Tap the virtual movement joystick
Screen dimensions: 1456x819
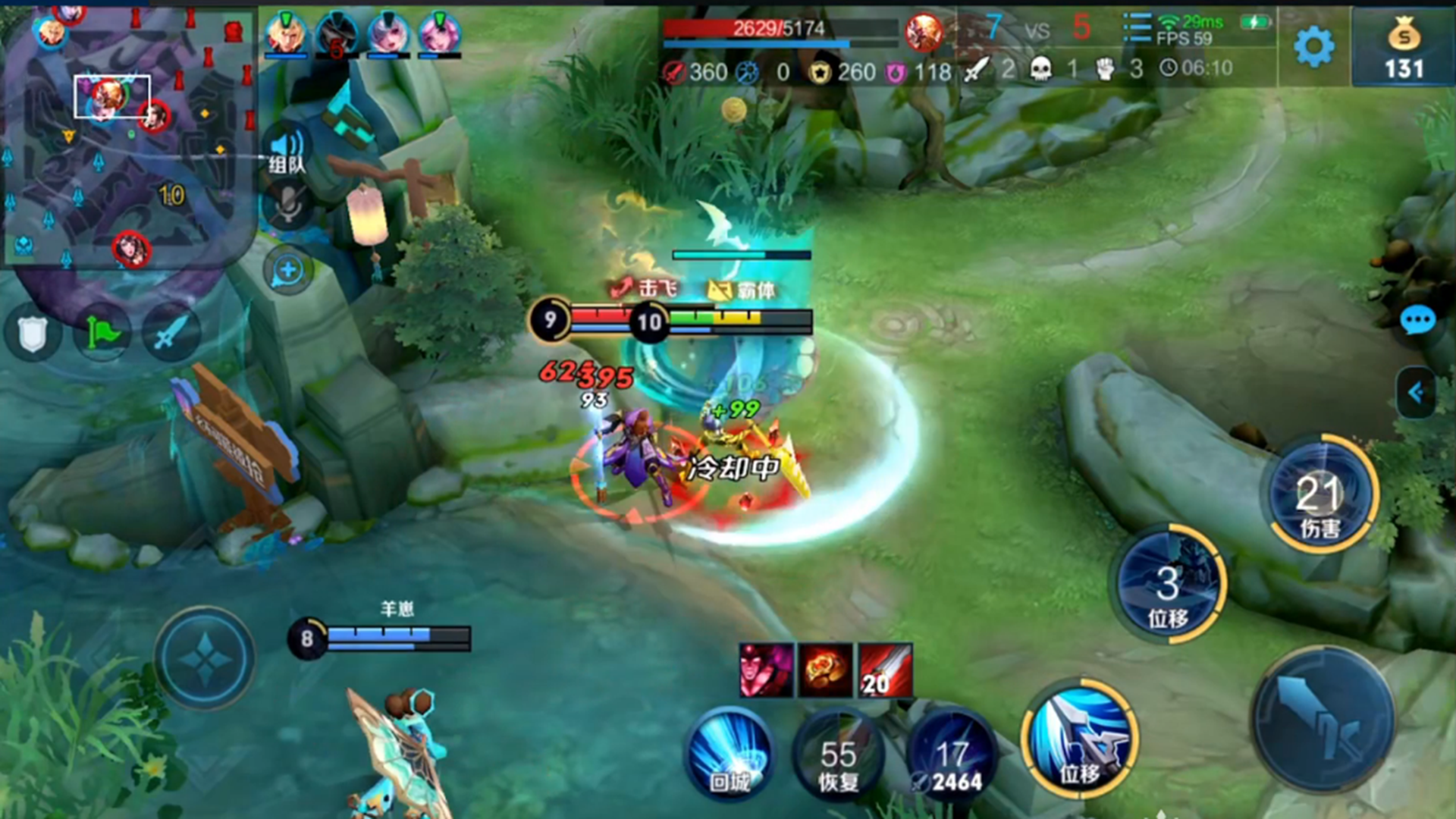(x=205, y=658)
